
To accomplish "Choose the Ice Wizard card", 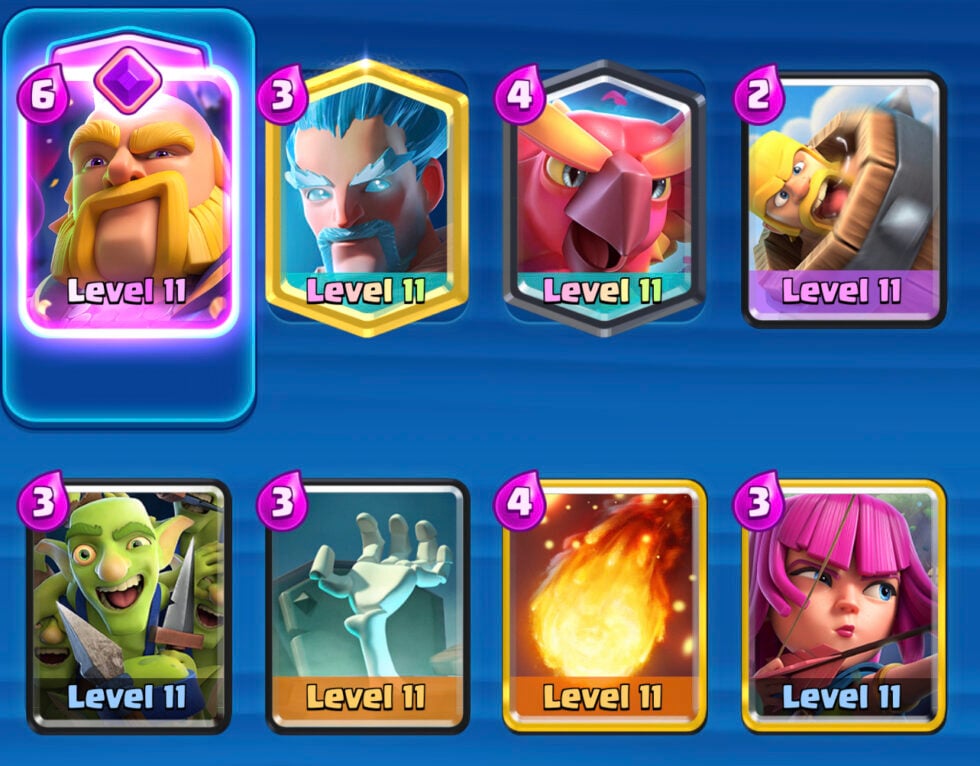I will (x=366, y=197).
